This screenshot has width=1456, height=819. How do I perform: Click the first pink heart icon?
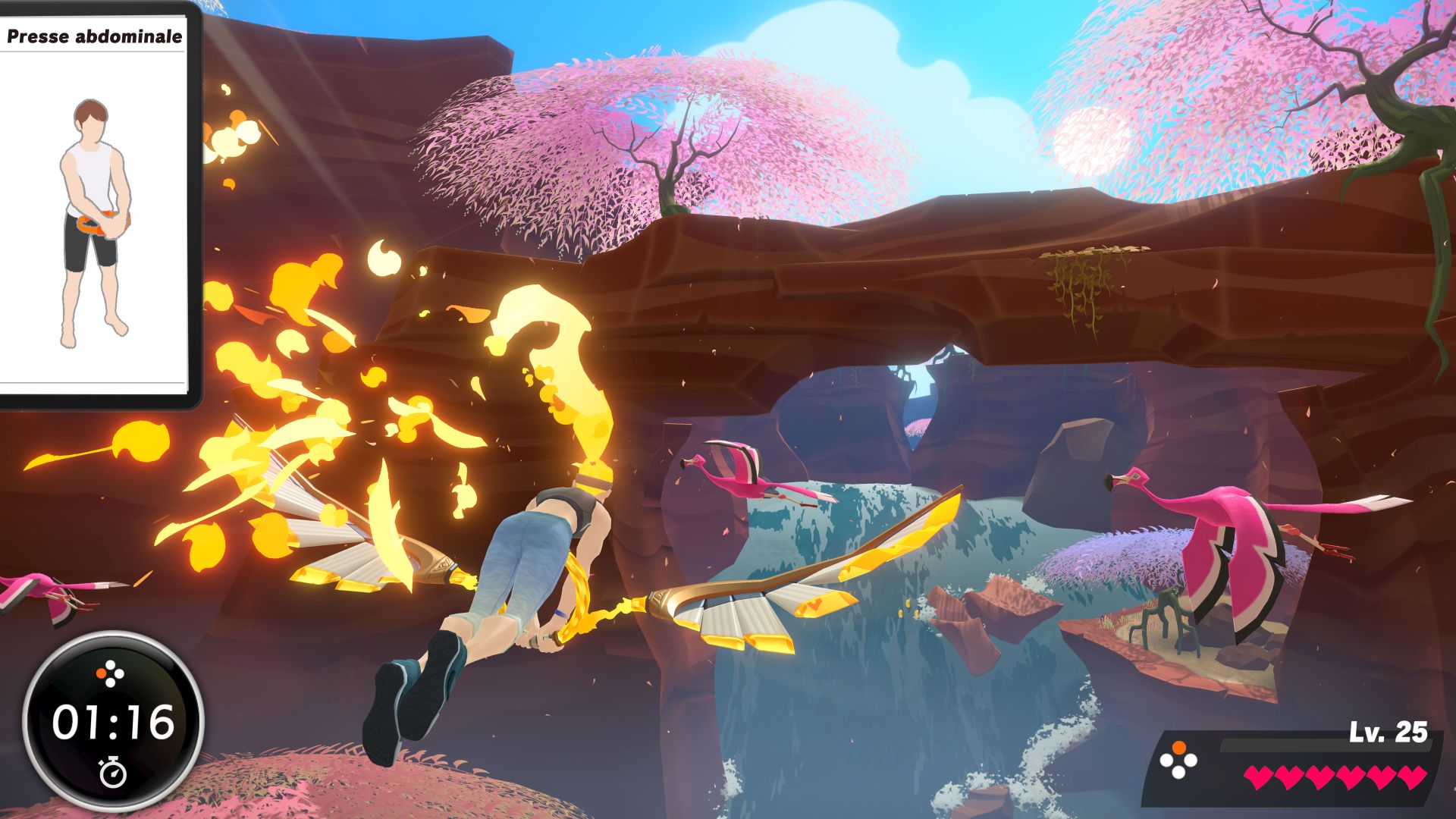tap(1259, 777)
